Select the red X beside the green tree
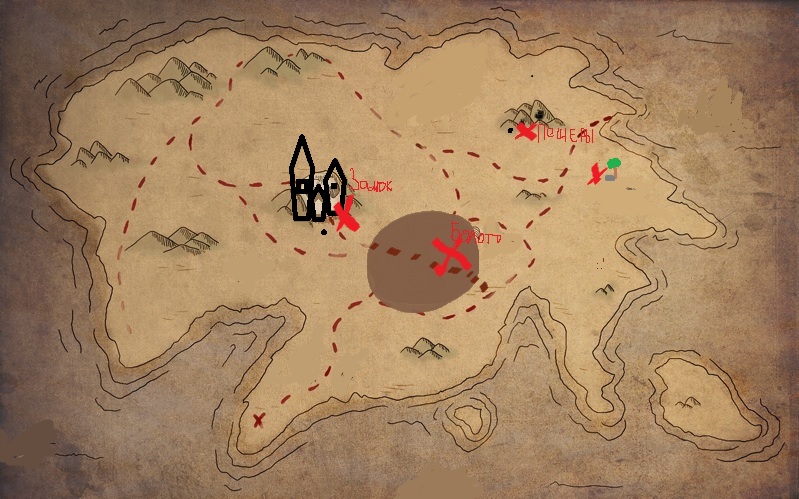The width and height of the screenshot is (799, 499). (x=596, y=174)
